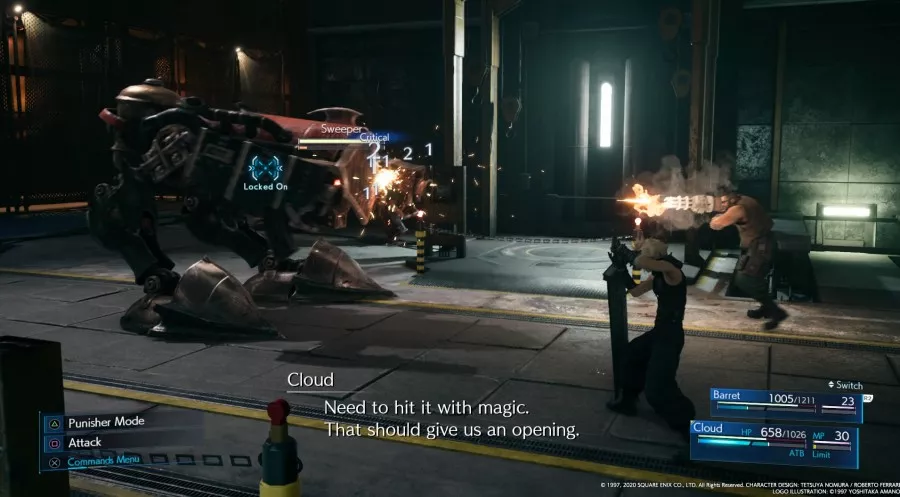Open the Commands Menu
The height and width of the screenshot is (497, 900).
[104, 461]
